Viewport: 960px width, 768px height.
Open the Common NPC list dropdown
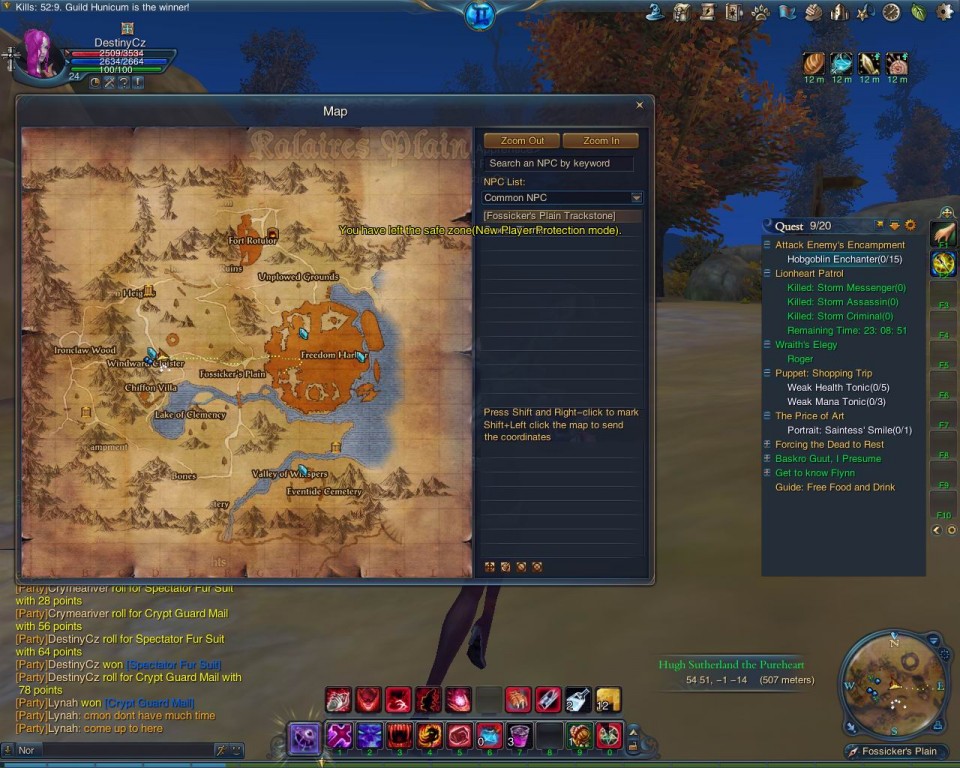636,198
